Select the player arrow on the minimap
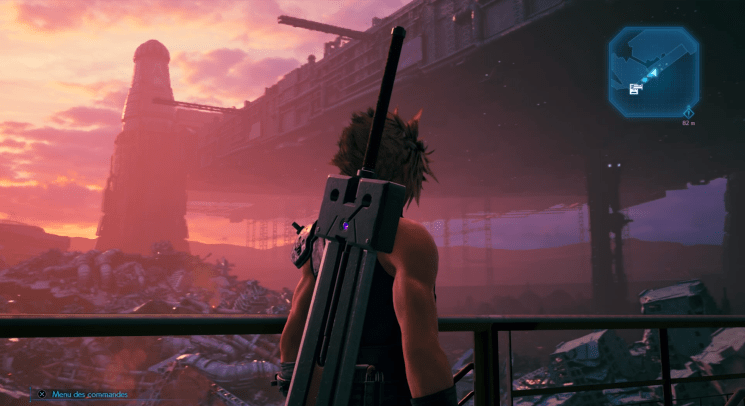745x406 pixels. [x=652, y=73]
